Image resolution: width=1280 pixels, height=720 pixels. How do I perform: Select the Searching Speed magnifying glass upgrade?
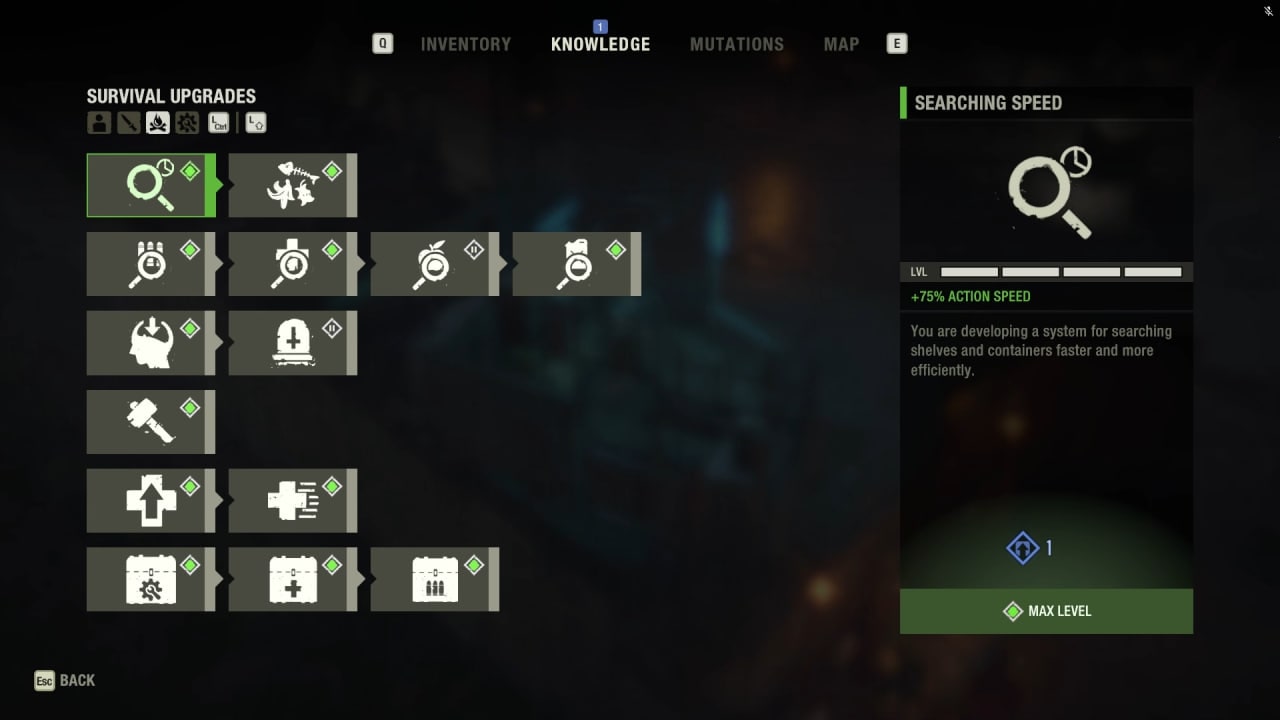(x=150, y=185)
